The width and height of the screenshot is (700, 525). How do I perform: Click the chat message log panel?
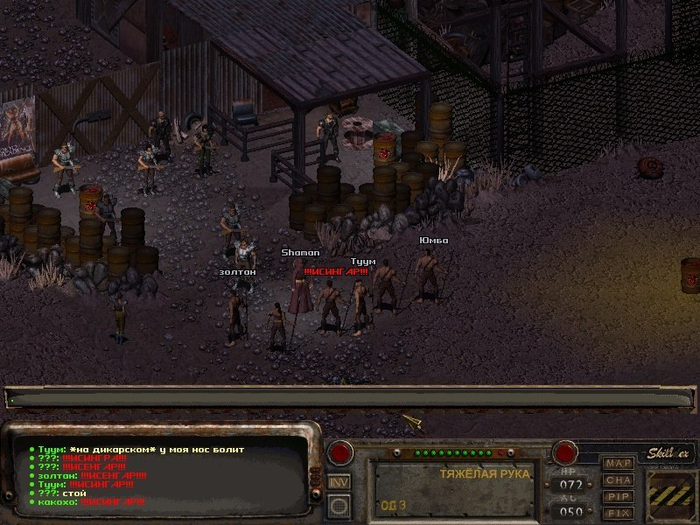pyautogui.click(x=165, y=476)
